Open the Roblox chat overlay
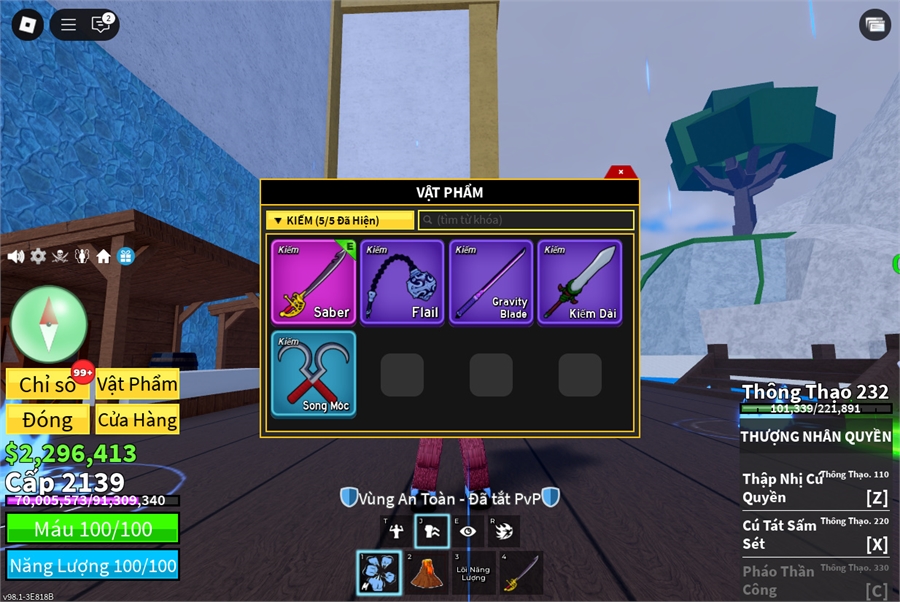 tap(101, 25)
